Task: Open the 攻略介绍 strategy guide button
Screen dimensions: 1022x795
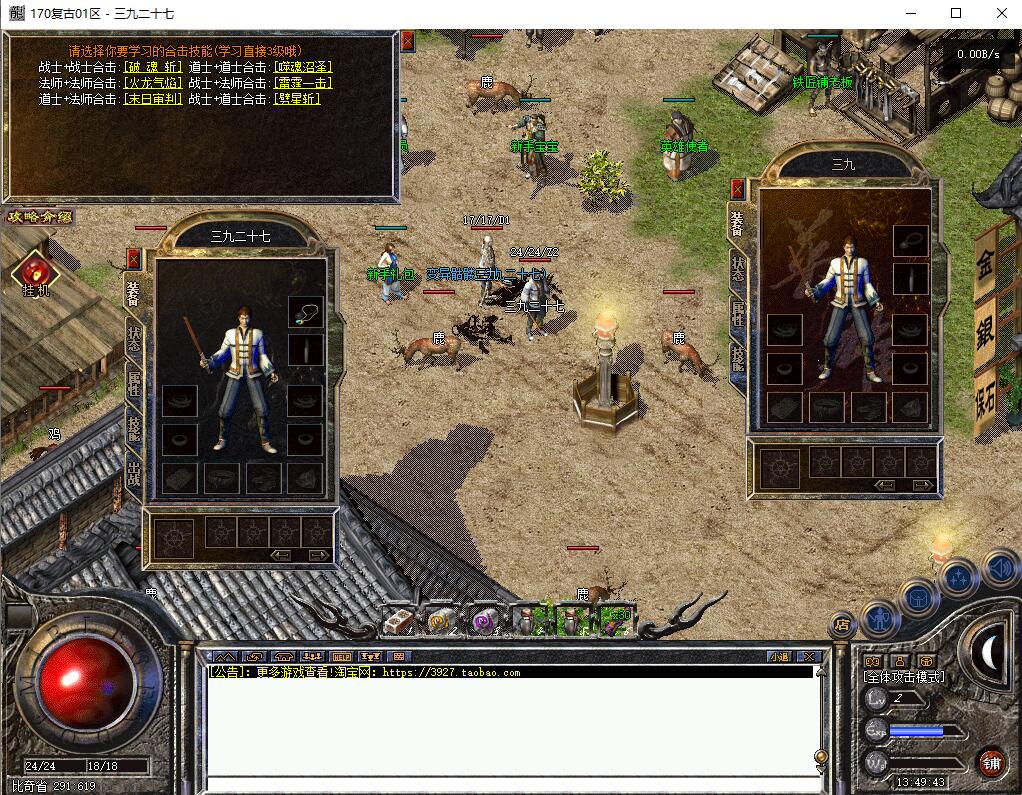Action: tap(40, 217)
